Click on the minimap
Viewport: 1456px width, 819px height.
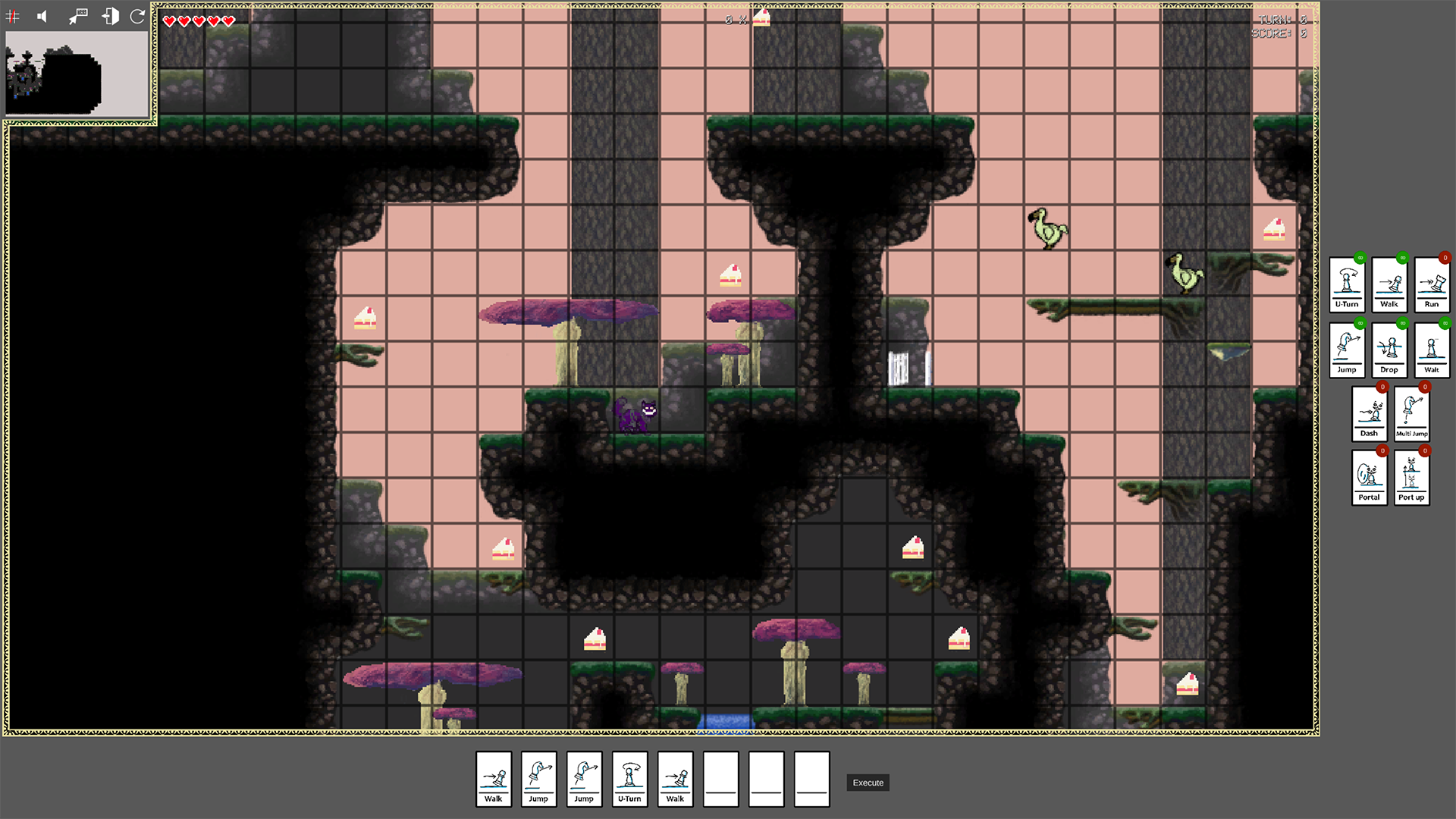pos(77,74)
